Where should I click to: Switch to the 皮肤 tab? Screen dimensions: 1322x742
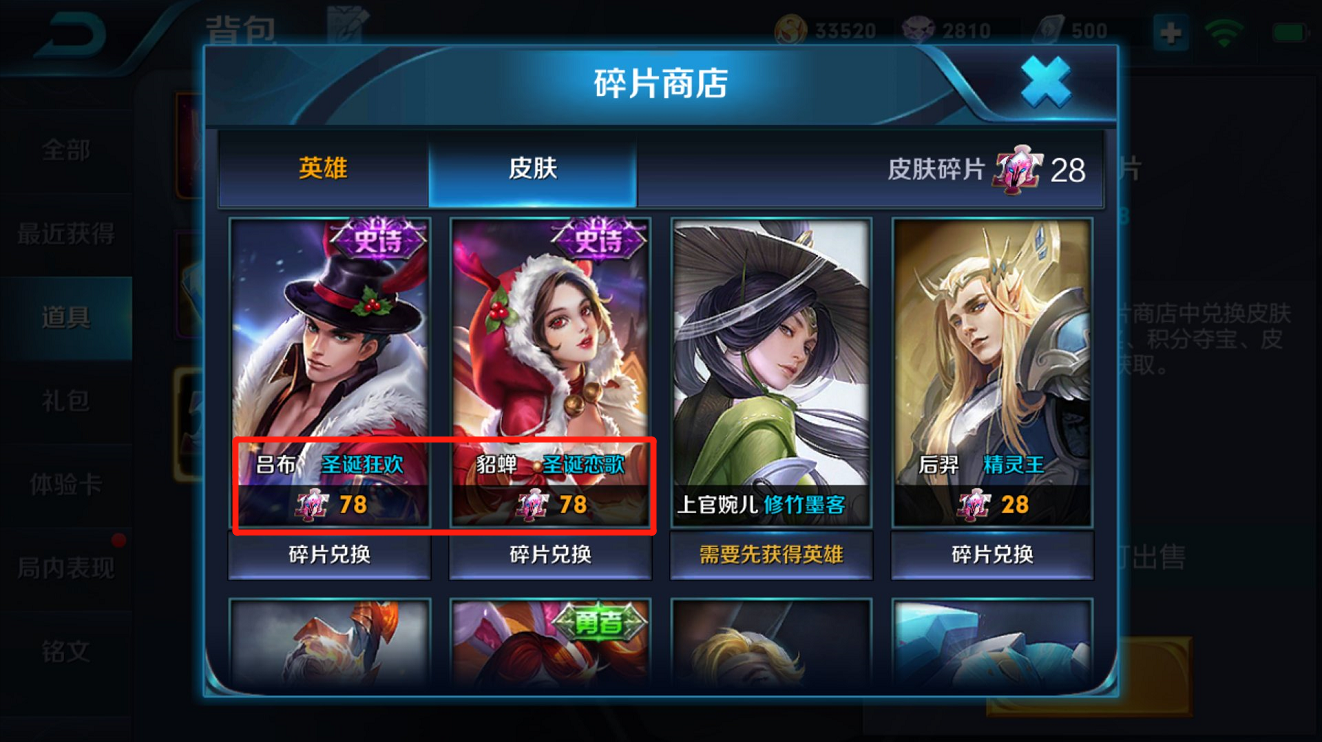532,168
